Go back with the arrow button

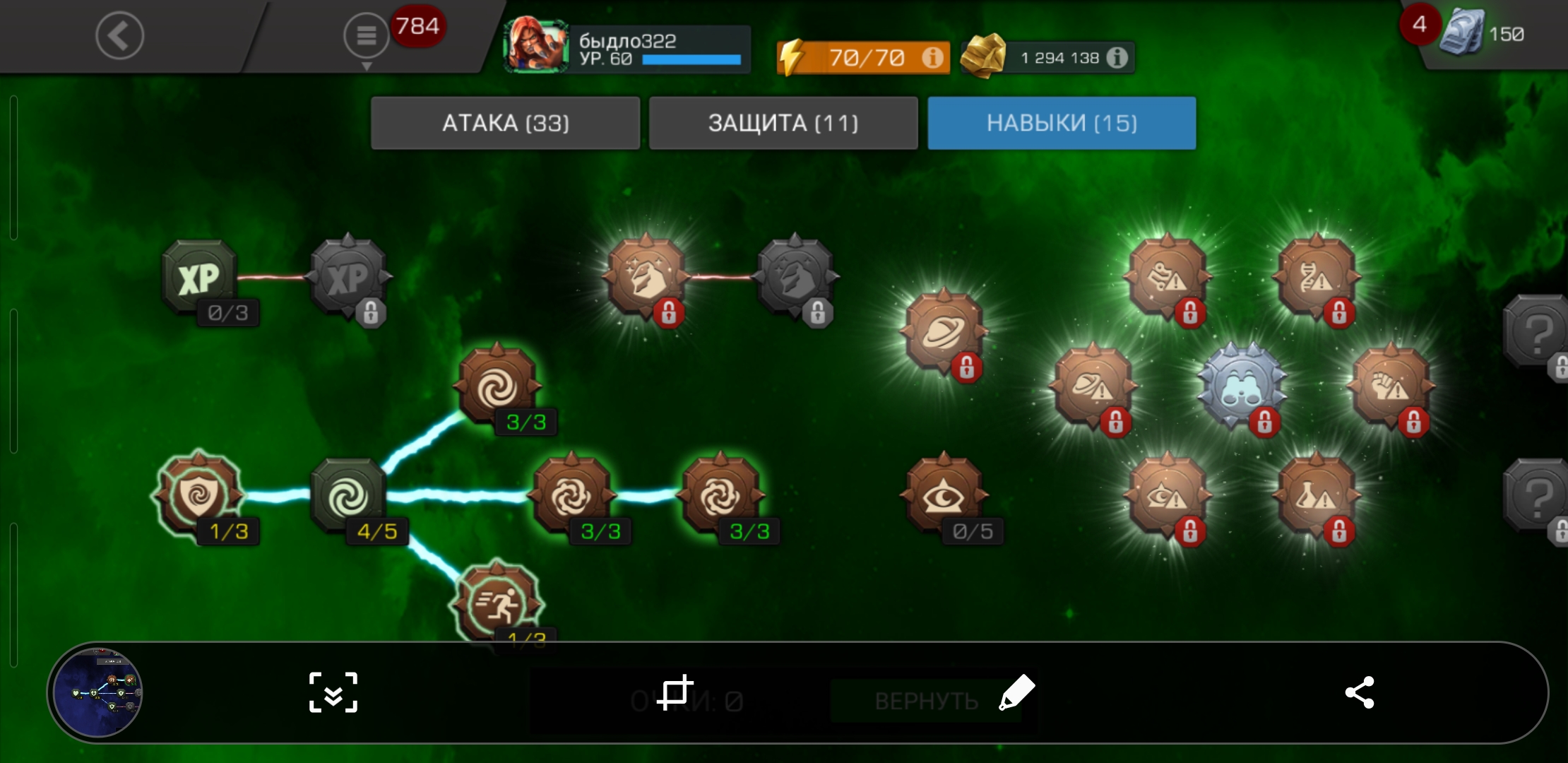click(119, 35)
